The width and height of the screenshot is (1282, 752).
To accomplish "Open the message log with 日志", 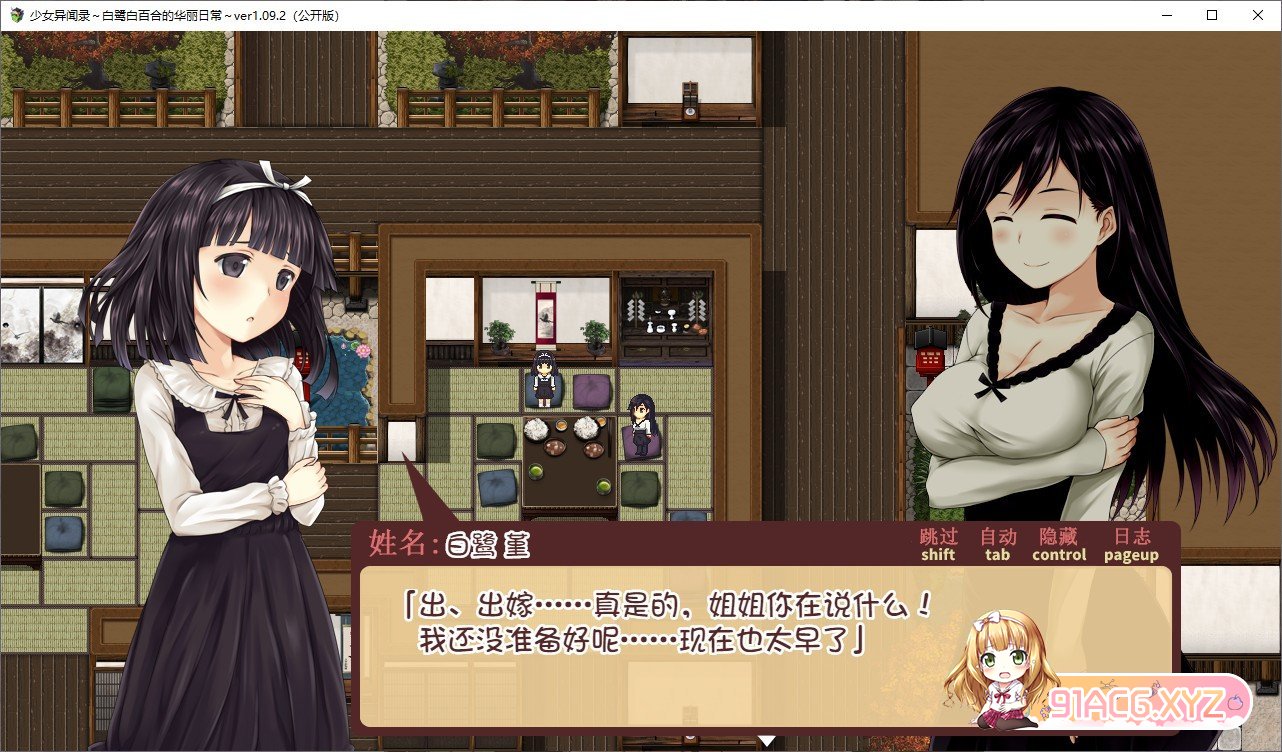I will 1130,545.
